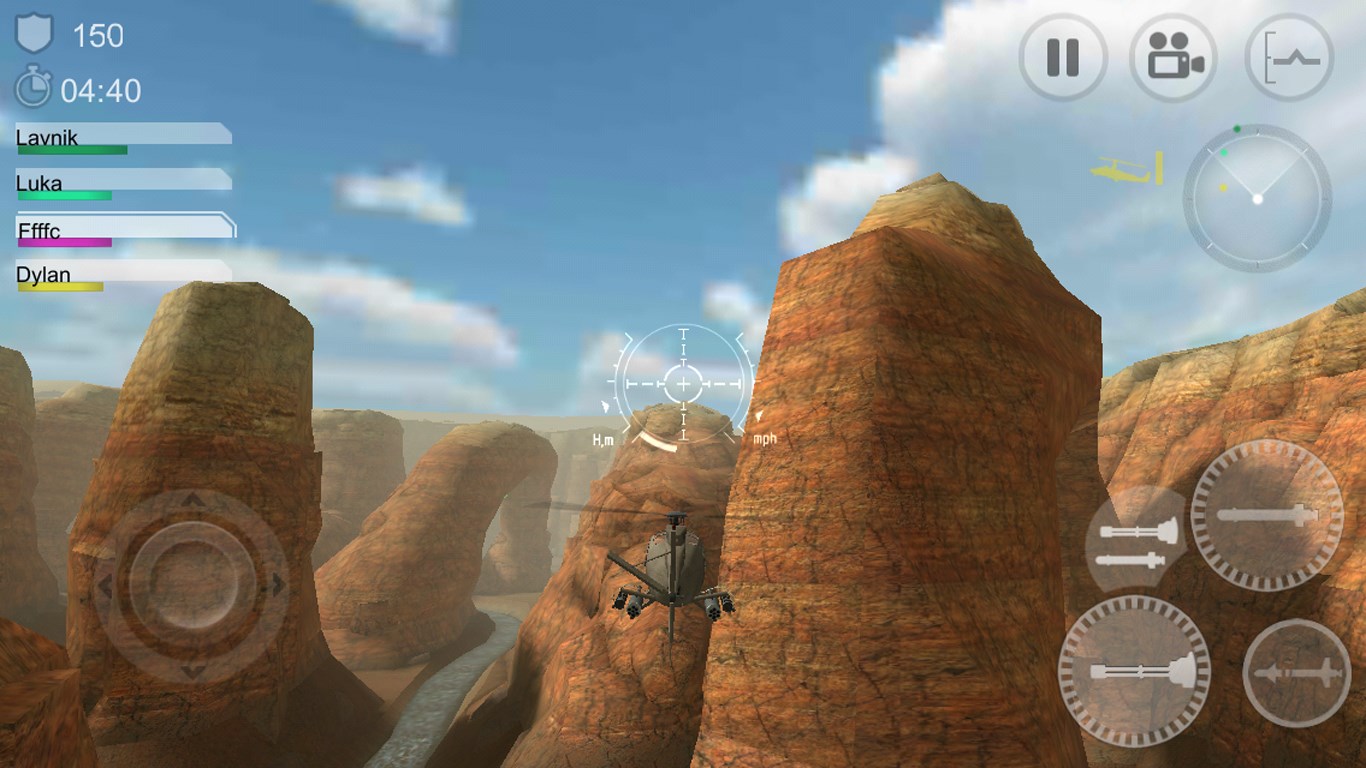The image size is (1366, 768).
Task: Tap the down arrow on the joystick
Action: coord(191,672)
